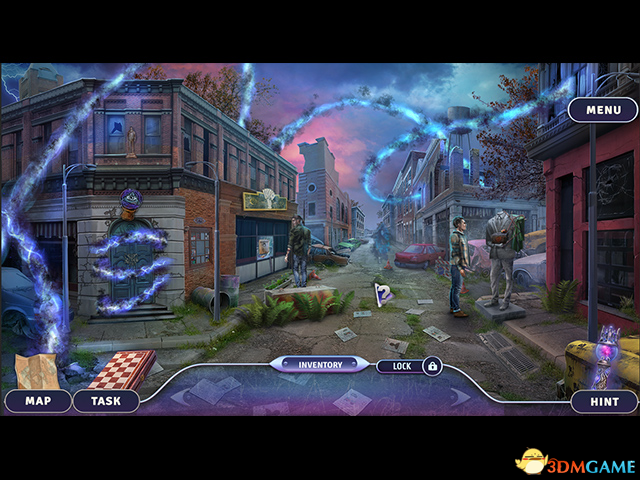The image size is (640, 480).
Task: Click the inventory left arrow
Action: coord(178,397)
